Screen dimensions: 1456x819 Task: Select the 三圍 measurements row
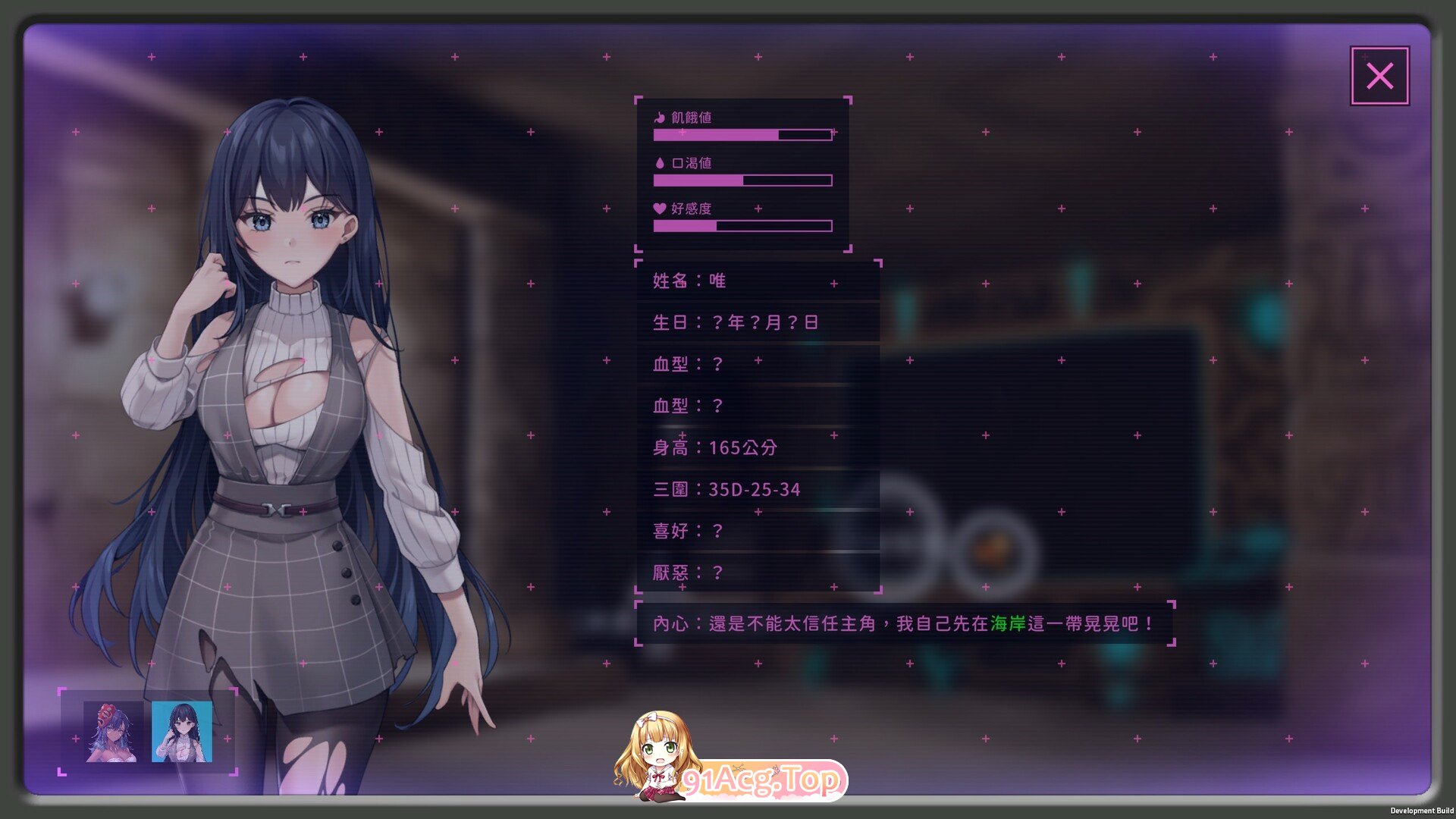pyautogui.click(x=728, y=489)
